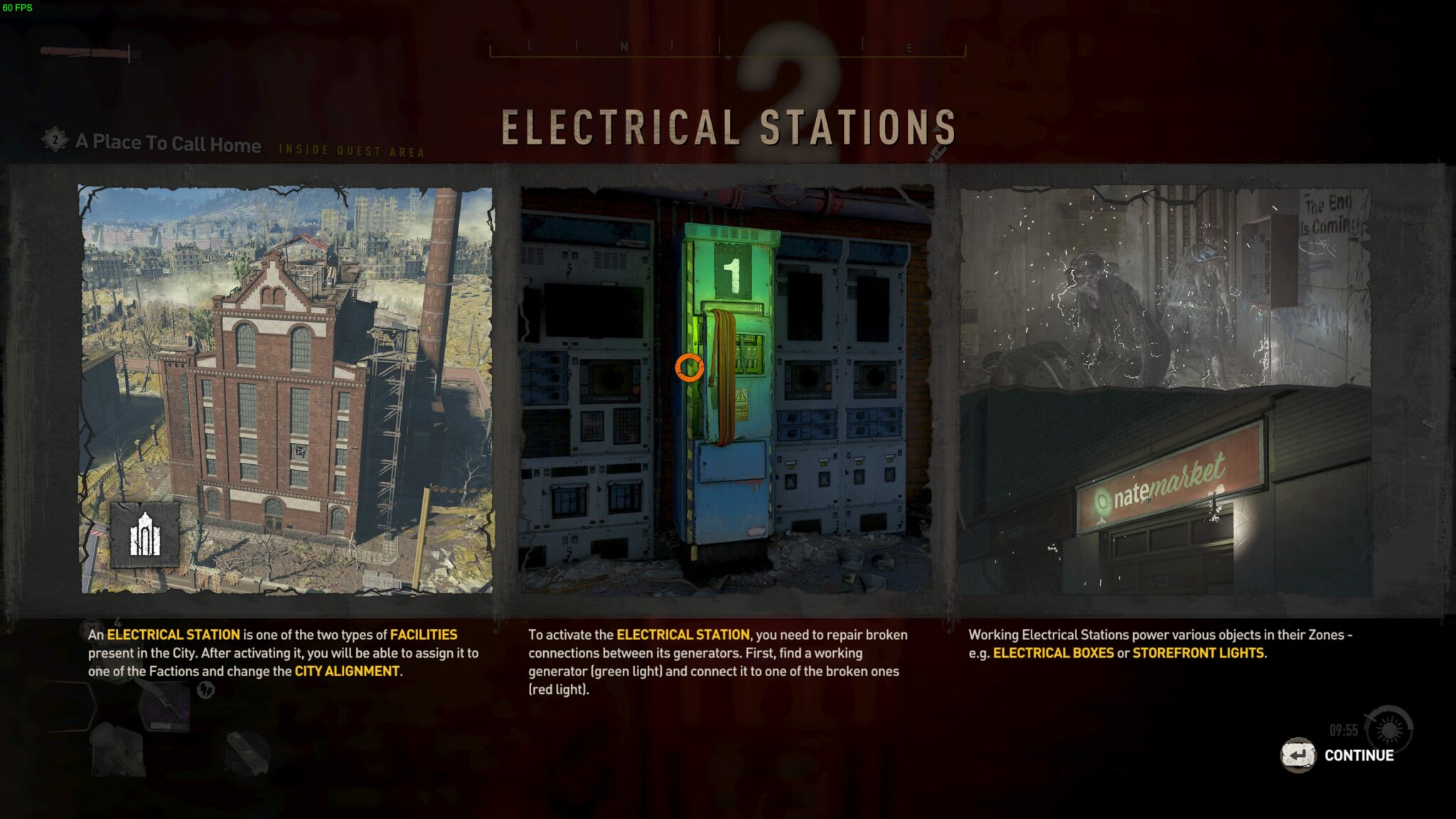Expand the quest tracker A Place To Call Home

click(x=168, y=144)
